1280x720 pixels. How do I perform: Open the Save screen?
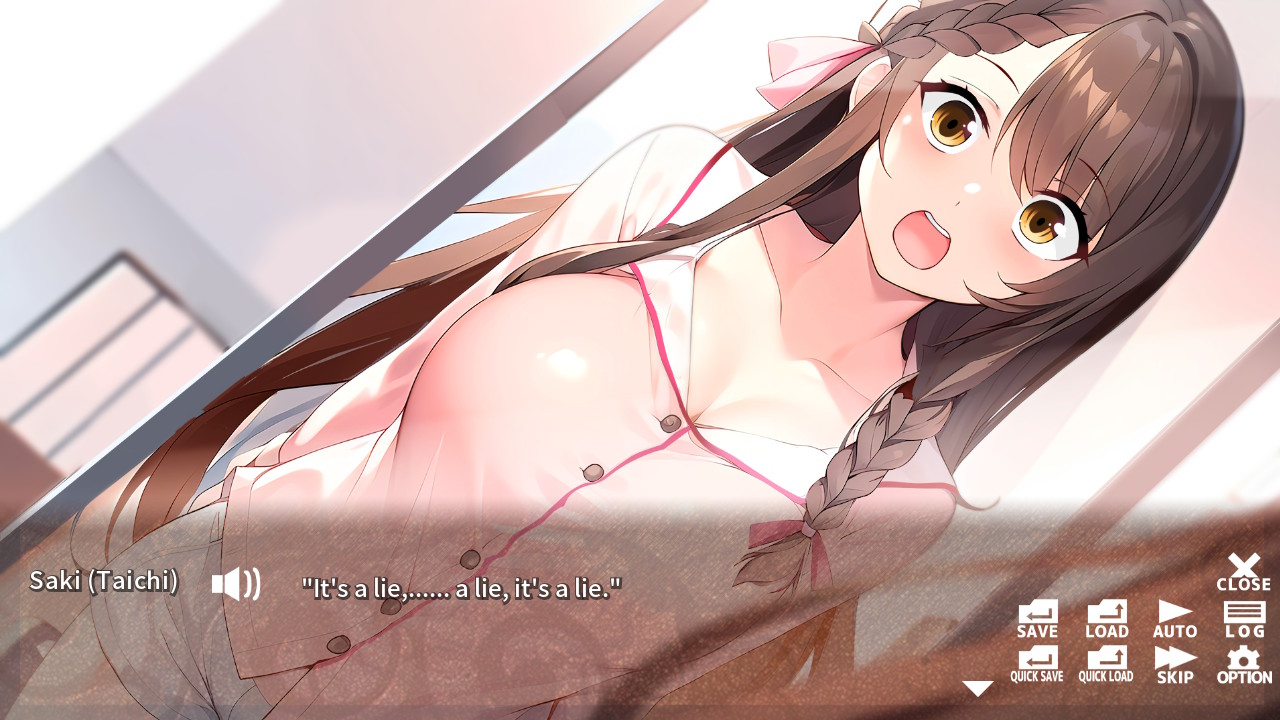point(1037,617)
